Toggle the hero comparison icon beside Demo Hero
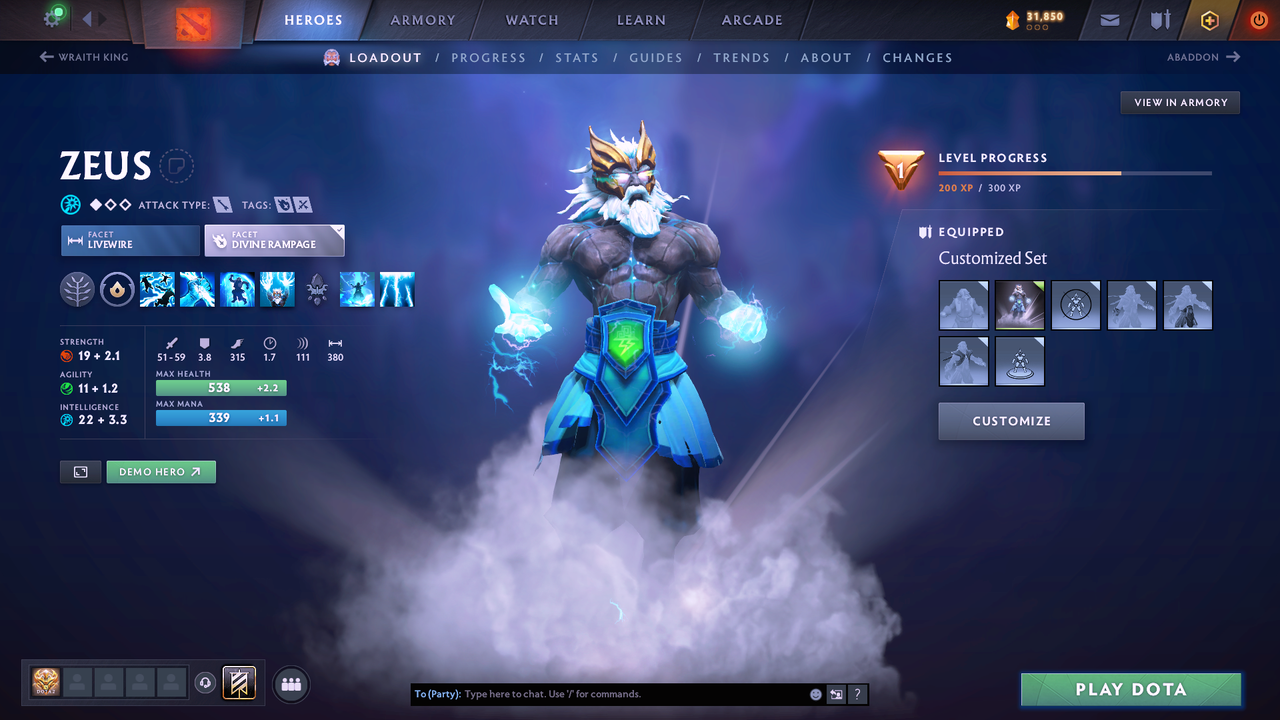 coord(80,471)
